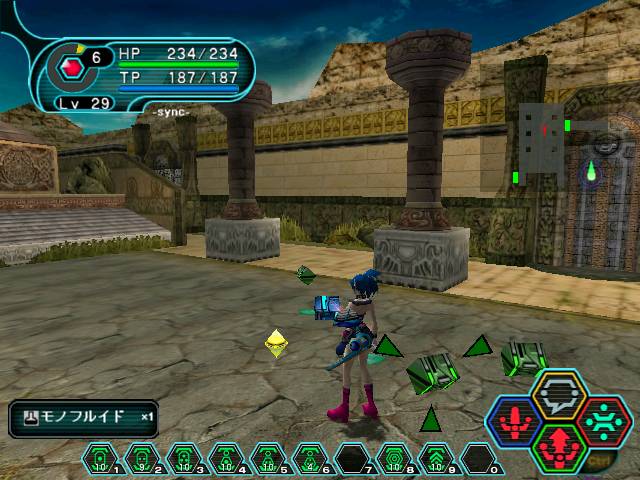Select the yellow speech-bubble action hexagon

point(560,393)
